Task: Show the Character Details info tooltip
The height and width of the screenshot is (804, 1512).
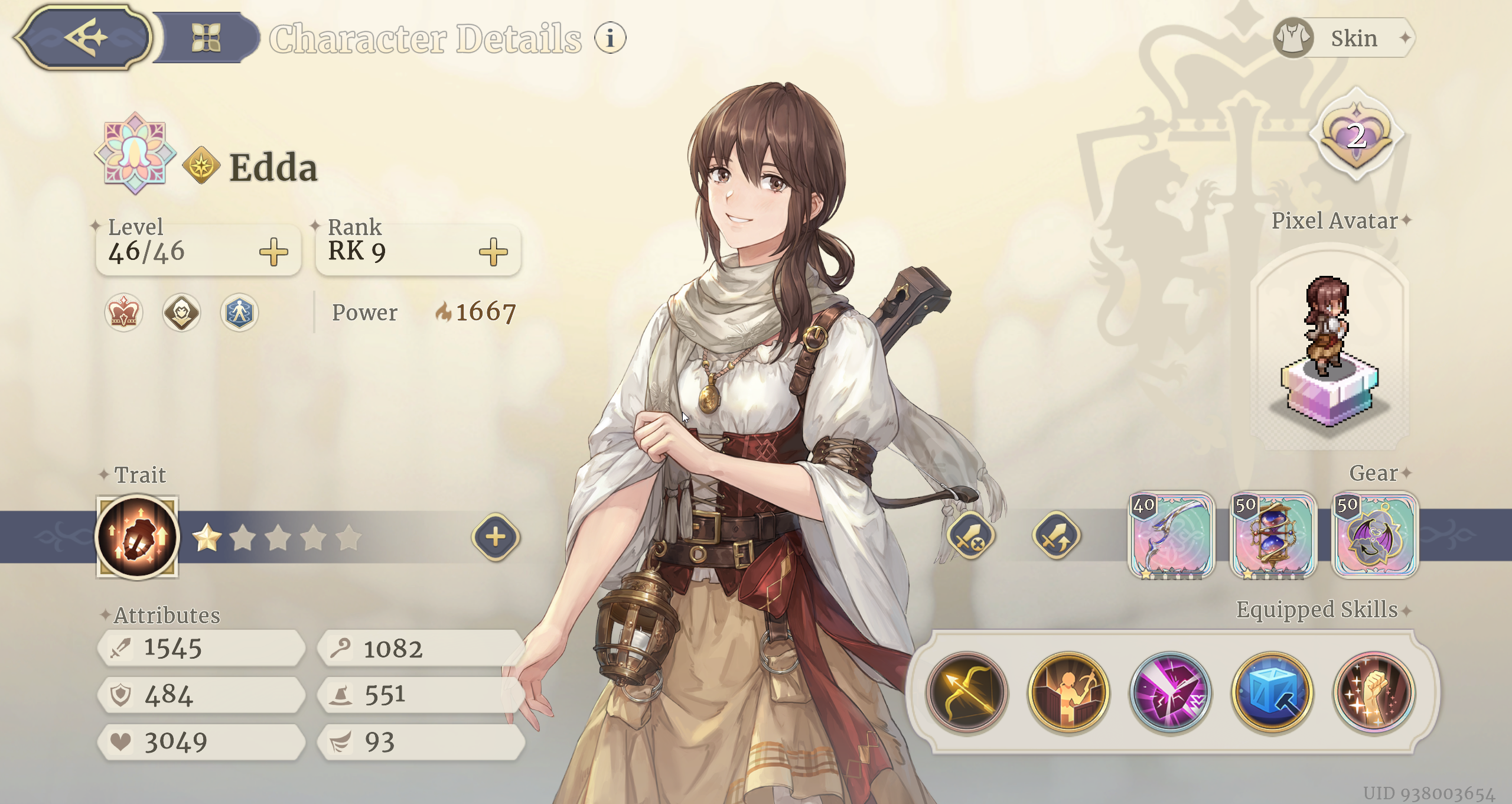Action: coord(610,38)
